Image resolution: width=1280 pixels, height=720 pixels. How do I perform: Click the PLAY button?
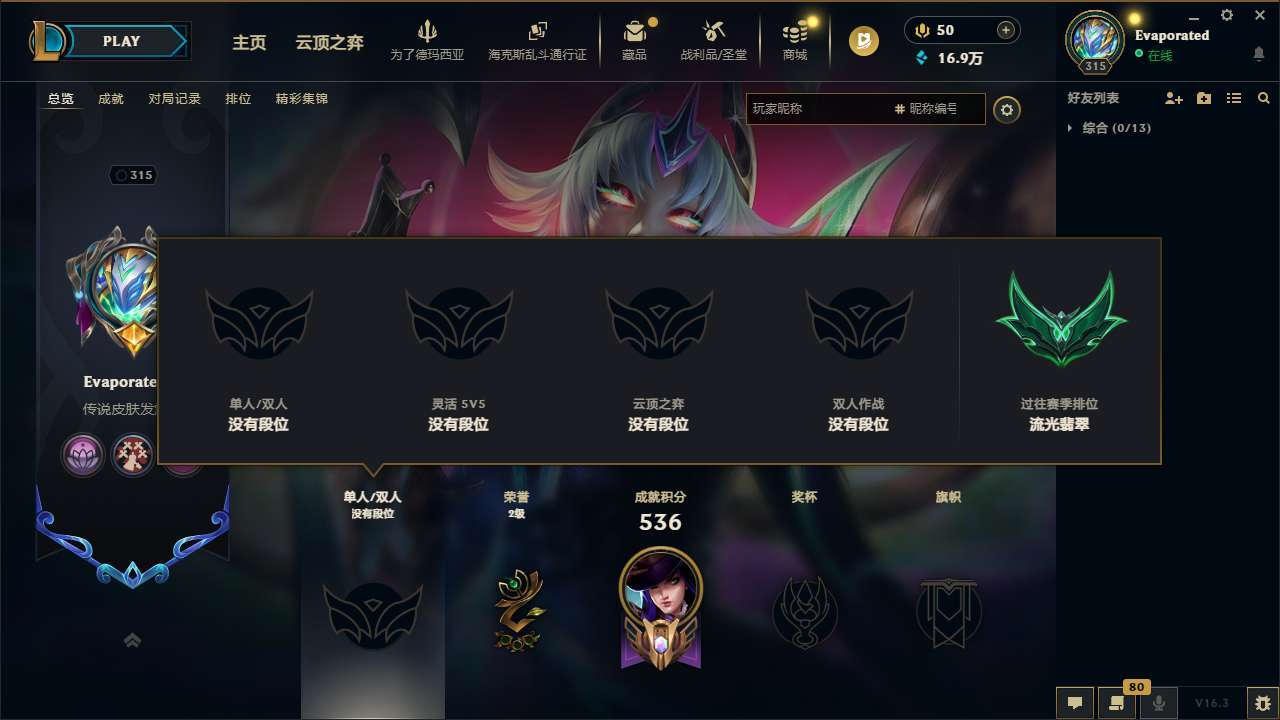pyautogui.click(x=122, y=40)
